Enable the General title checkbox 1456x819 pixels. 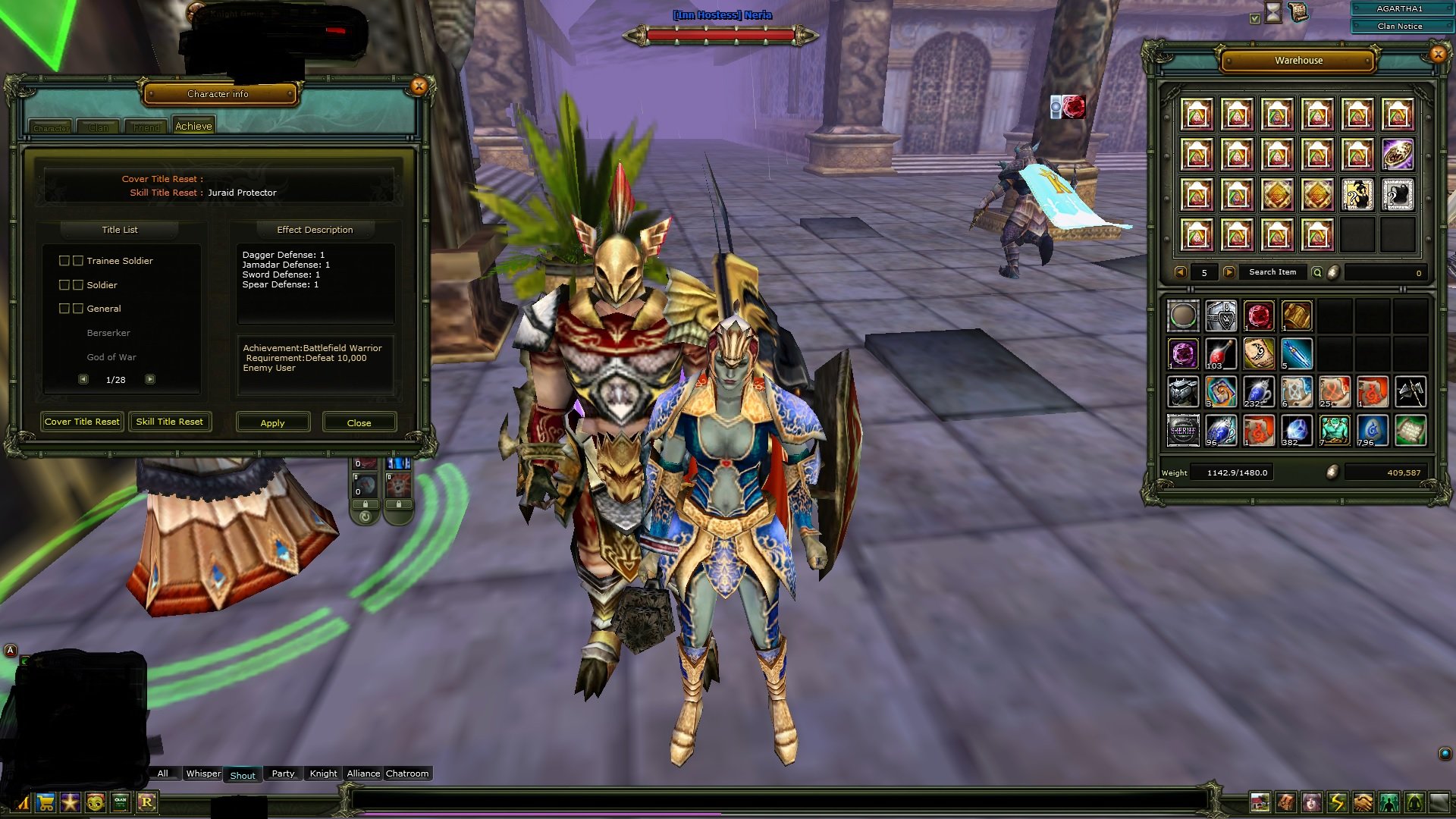pos(64,308)
